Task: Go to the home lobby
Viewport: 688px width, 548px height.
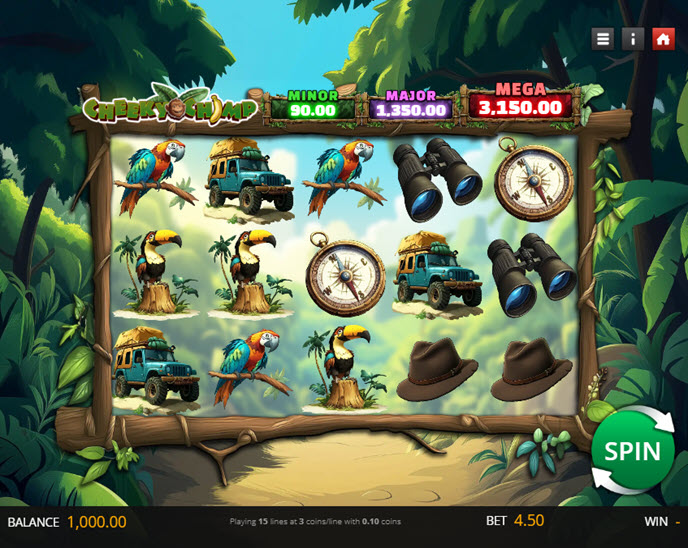Action: pyautogui.click(x=662, y=39)
